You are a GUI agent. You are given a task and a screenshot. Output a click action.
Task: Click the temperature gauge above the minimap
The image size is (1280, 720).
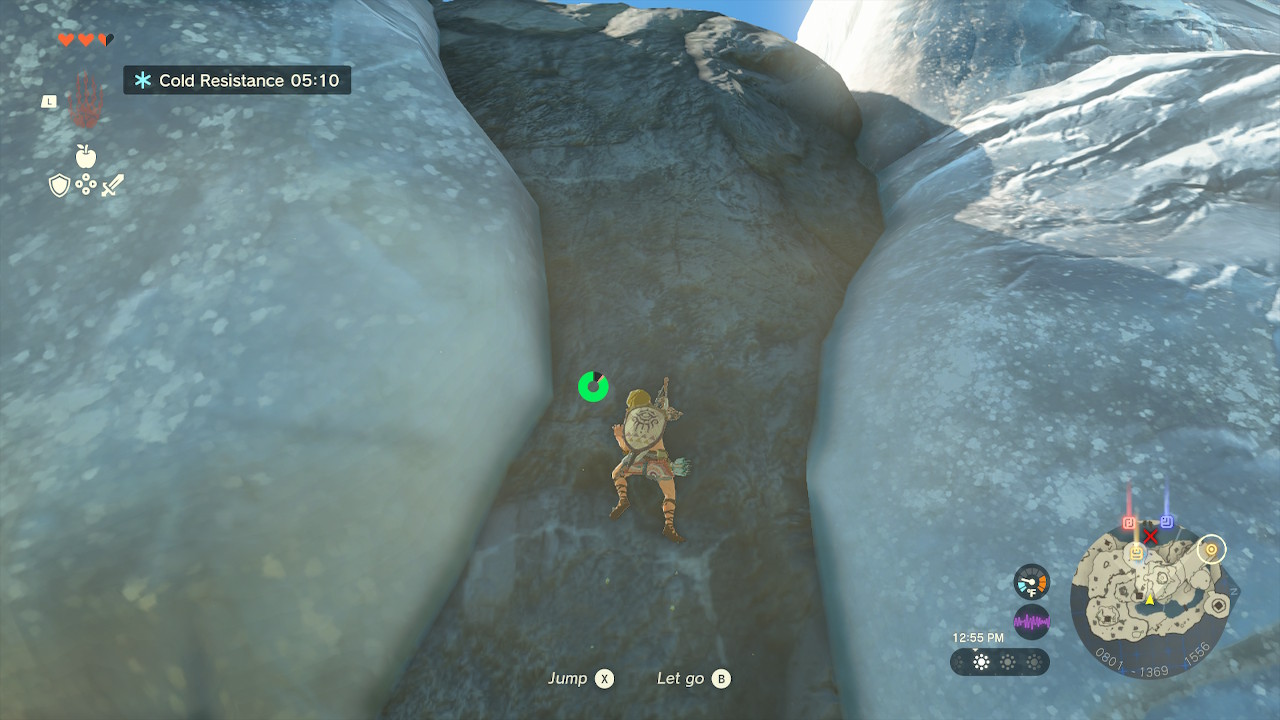1032,582
